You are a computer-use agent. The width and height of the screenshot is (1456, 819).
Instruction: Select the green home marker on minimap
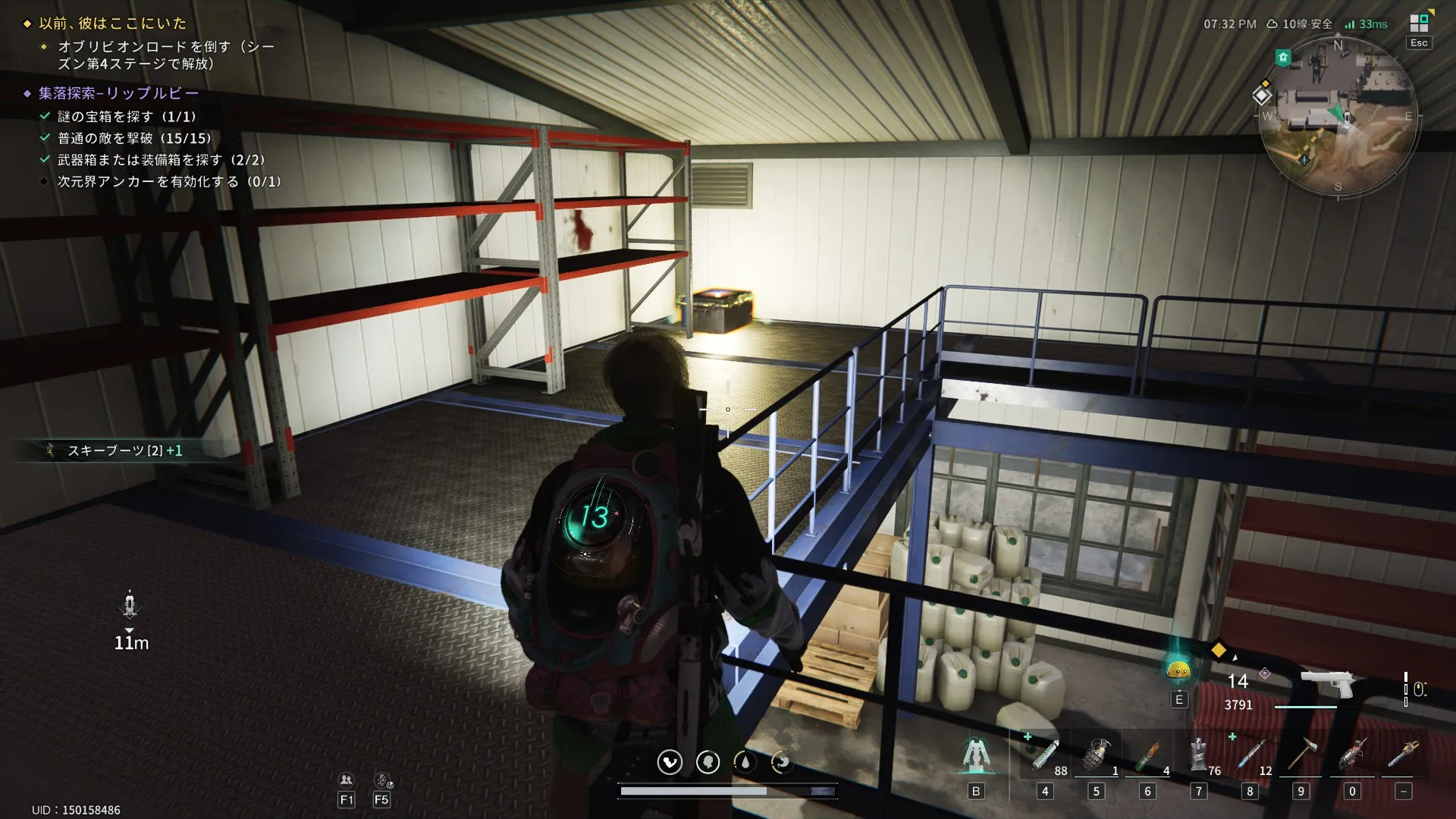(1283, 57)
